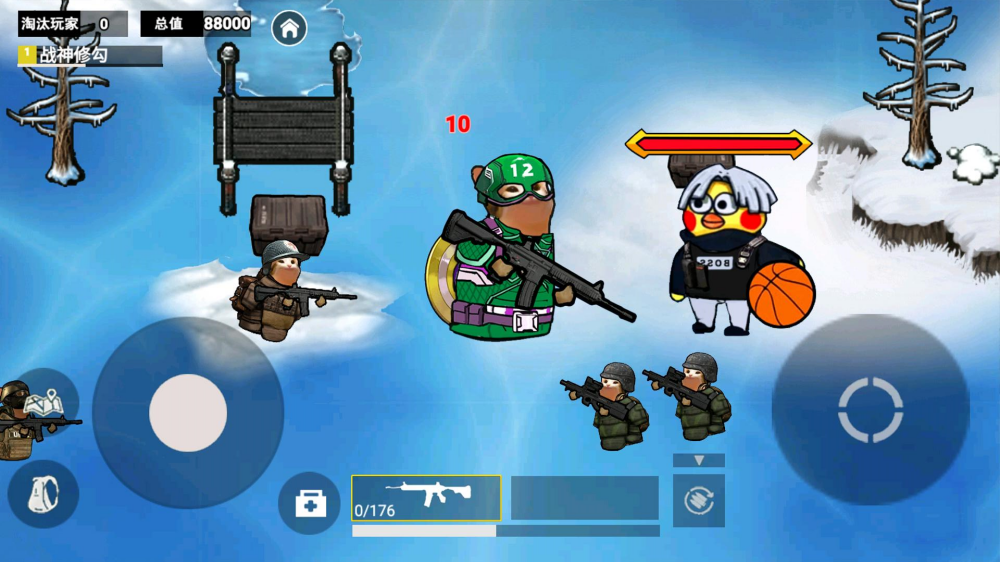Expand the small down-arrow above reload

[x=698, y=460]
